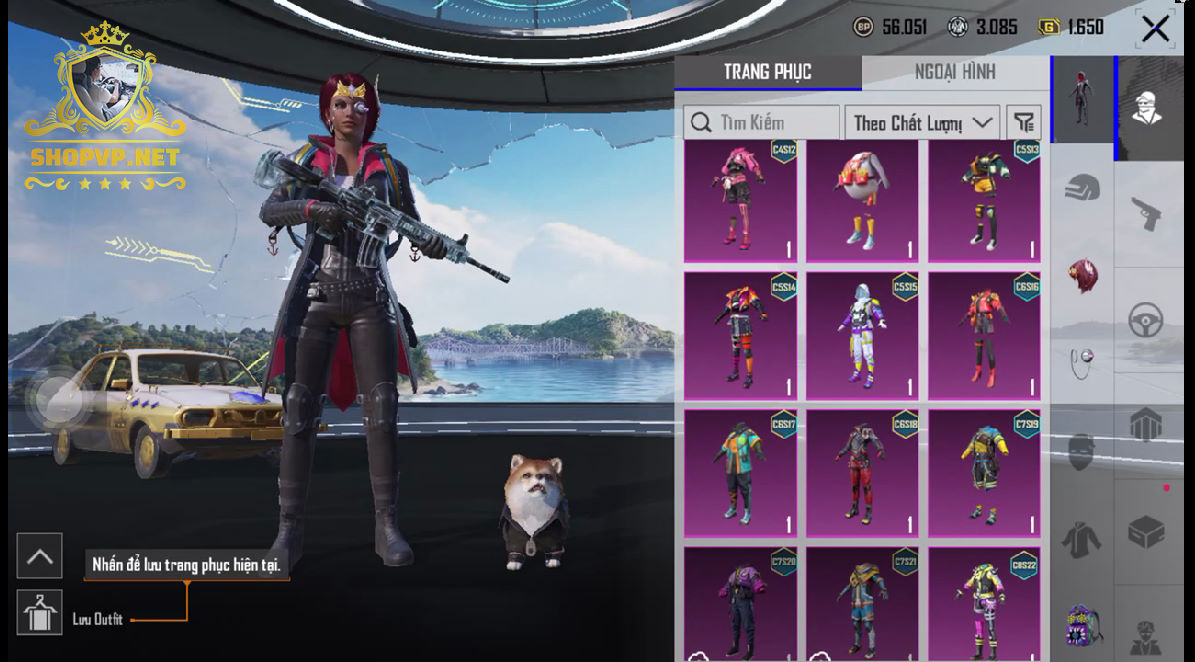Expand the up-arrow panel button
The image size is (1195, 662).
pos(40,556)
